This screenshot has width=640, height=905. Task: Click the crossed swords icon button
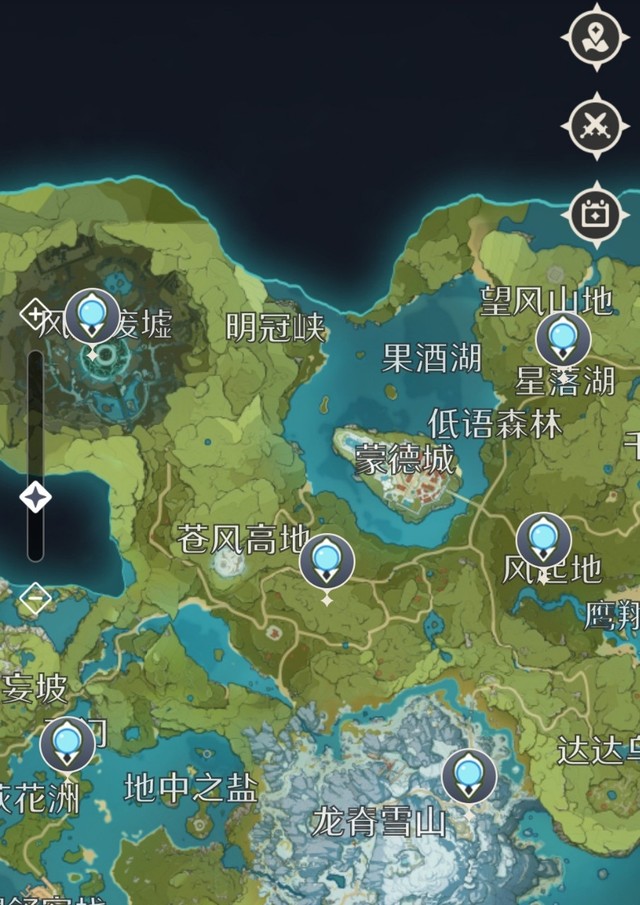(596, 127)
